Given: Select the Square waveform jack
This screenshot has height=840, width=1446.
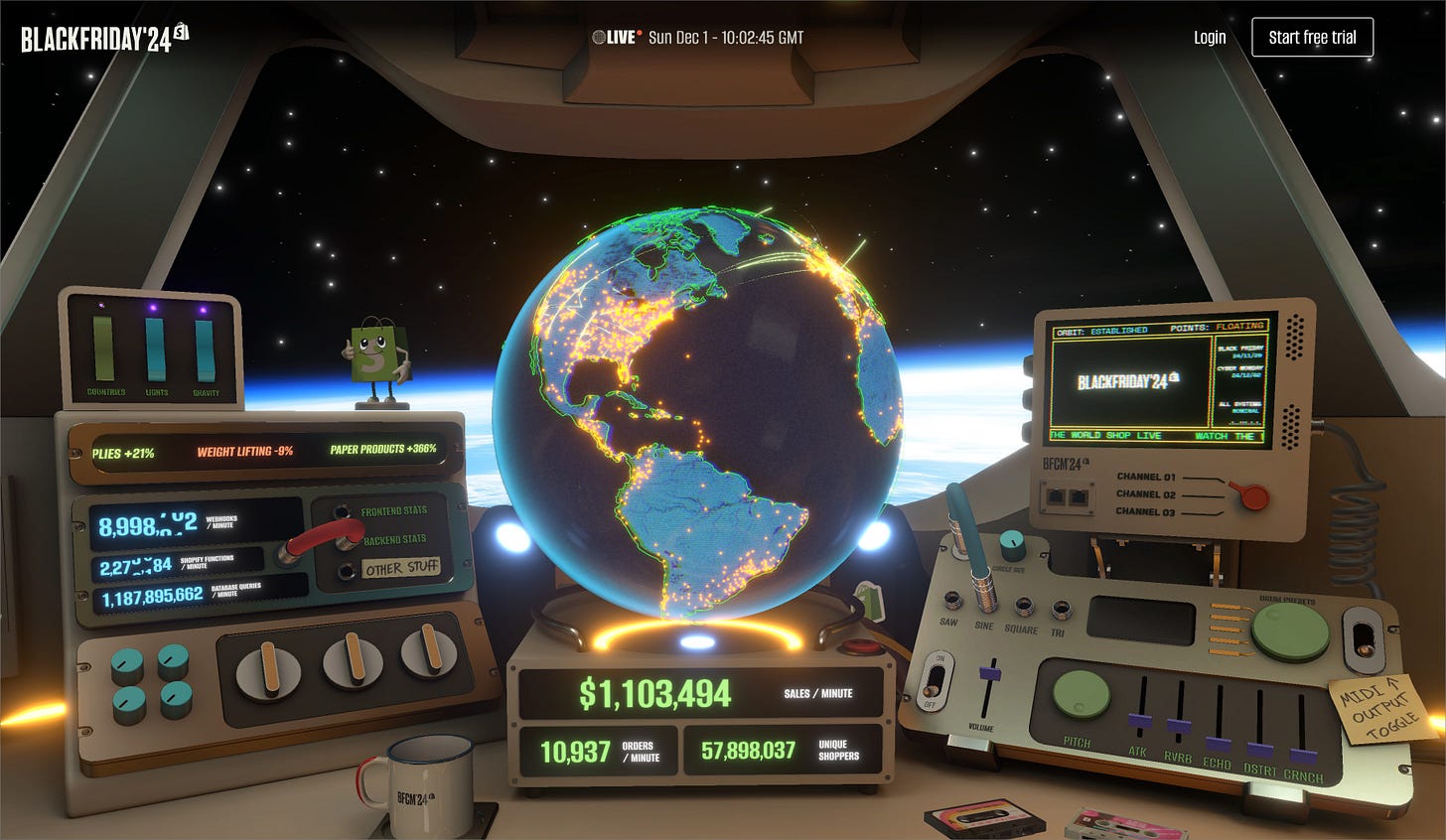Looking at the screenshot, I should pos(1023,607).
